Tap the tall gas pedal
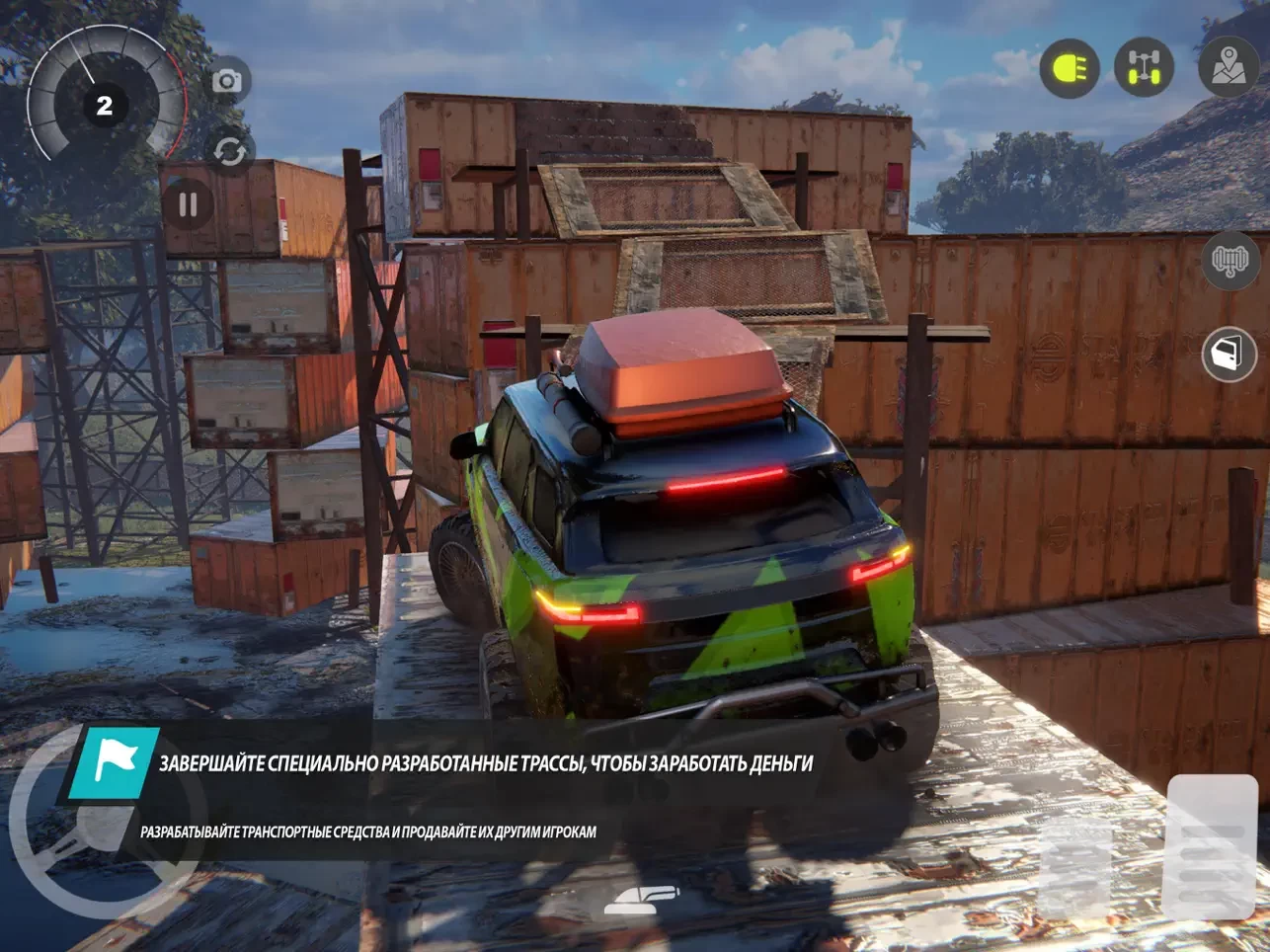Image resolution: width=1270 pixels, height=952 pixels. (1211, 848)
